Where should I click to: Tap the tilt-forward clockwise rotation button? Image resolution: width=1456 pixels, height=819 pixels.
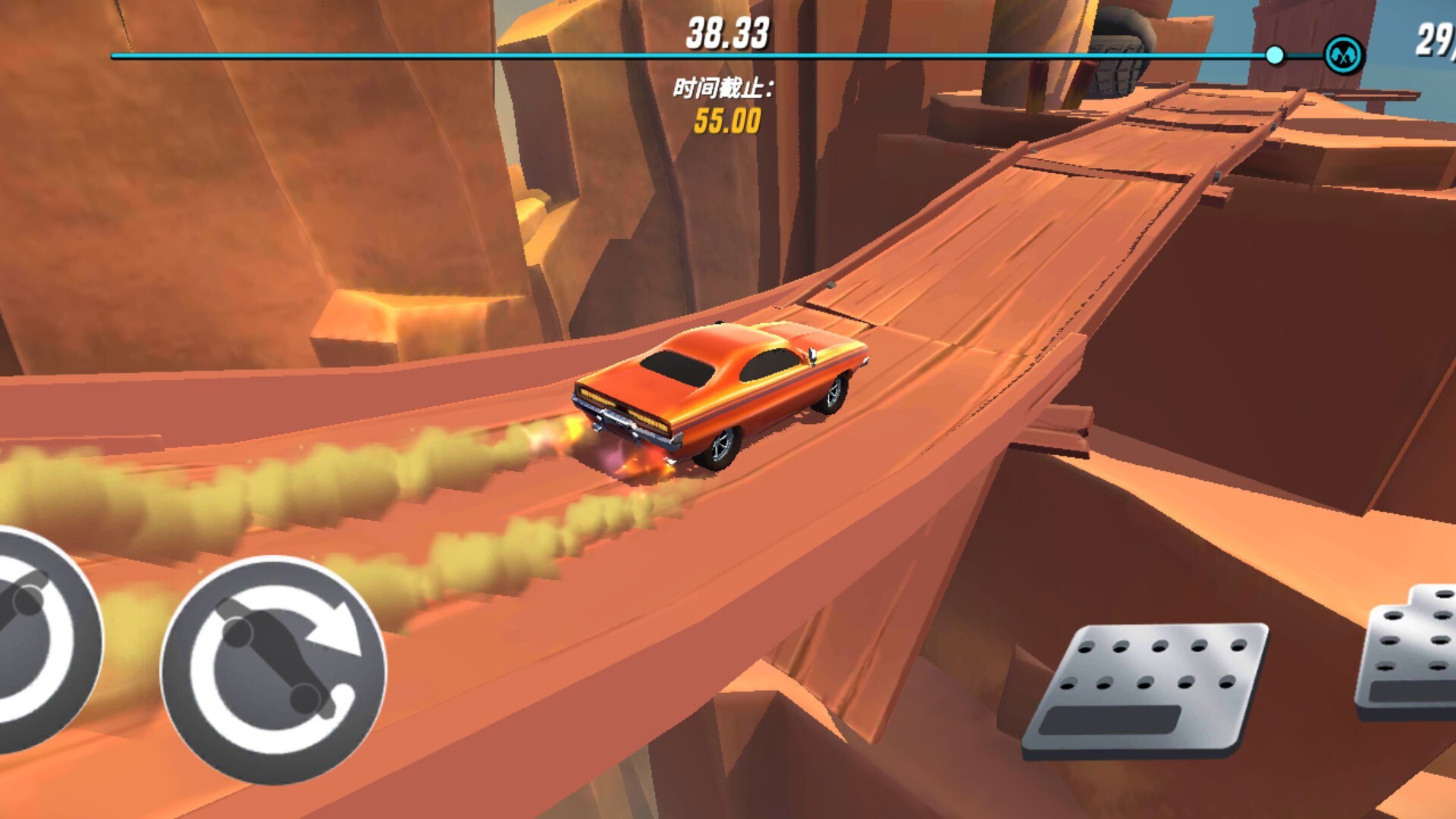(274, 670)
